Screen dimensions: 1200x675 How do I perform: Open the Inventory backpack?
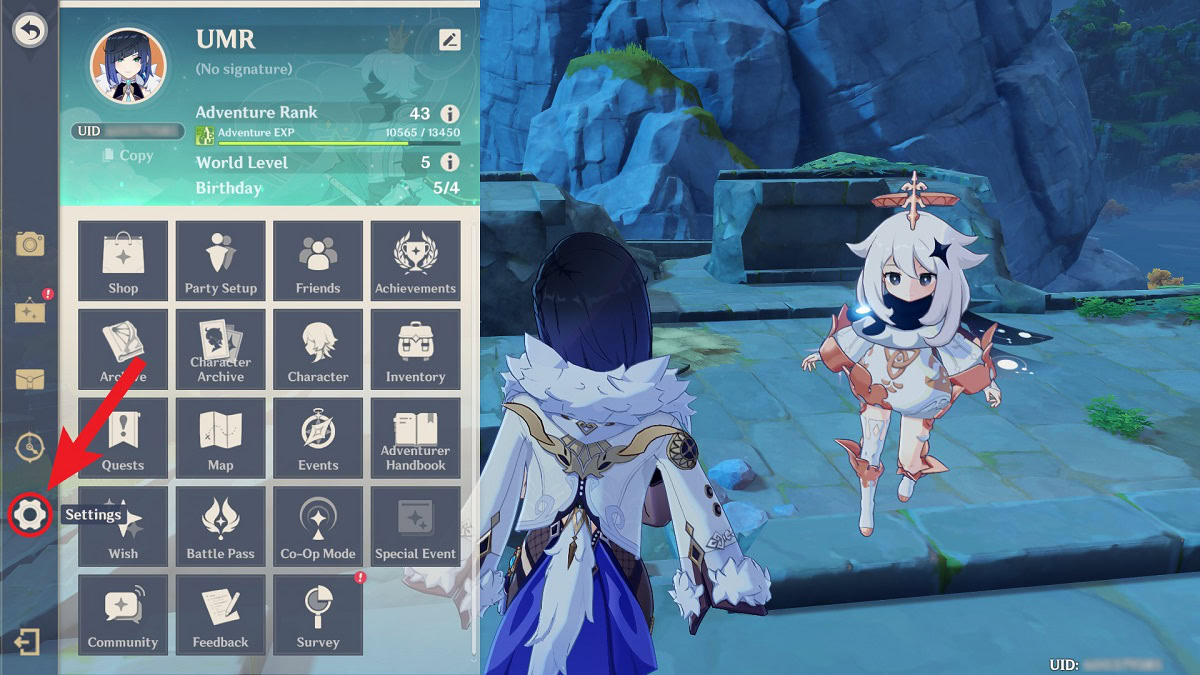pyautogui.click(x=415, y=349)
